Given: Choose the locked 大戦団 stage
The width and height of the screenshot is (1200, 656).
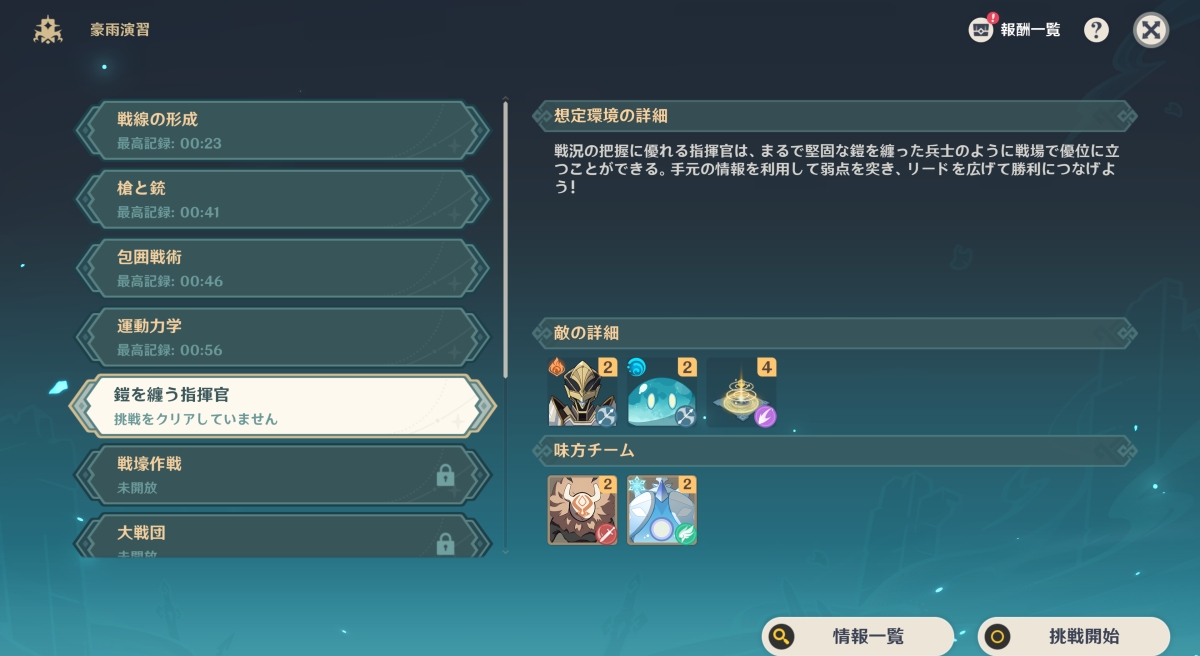Looking at the screenshot, I should coord(282,538).
